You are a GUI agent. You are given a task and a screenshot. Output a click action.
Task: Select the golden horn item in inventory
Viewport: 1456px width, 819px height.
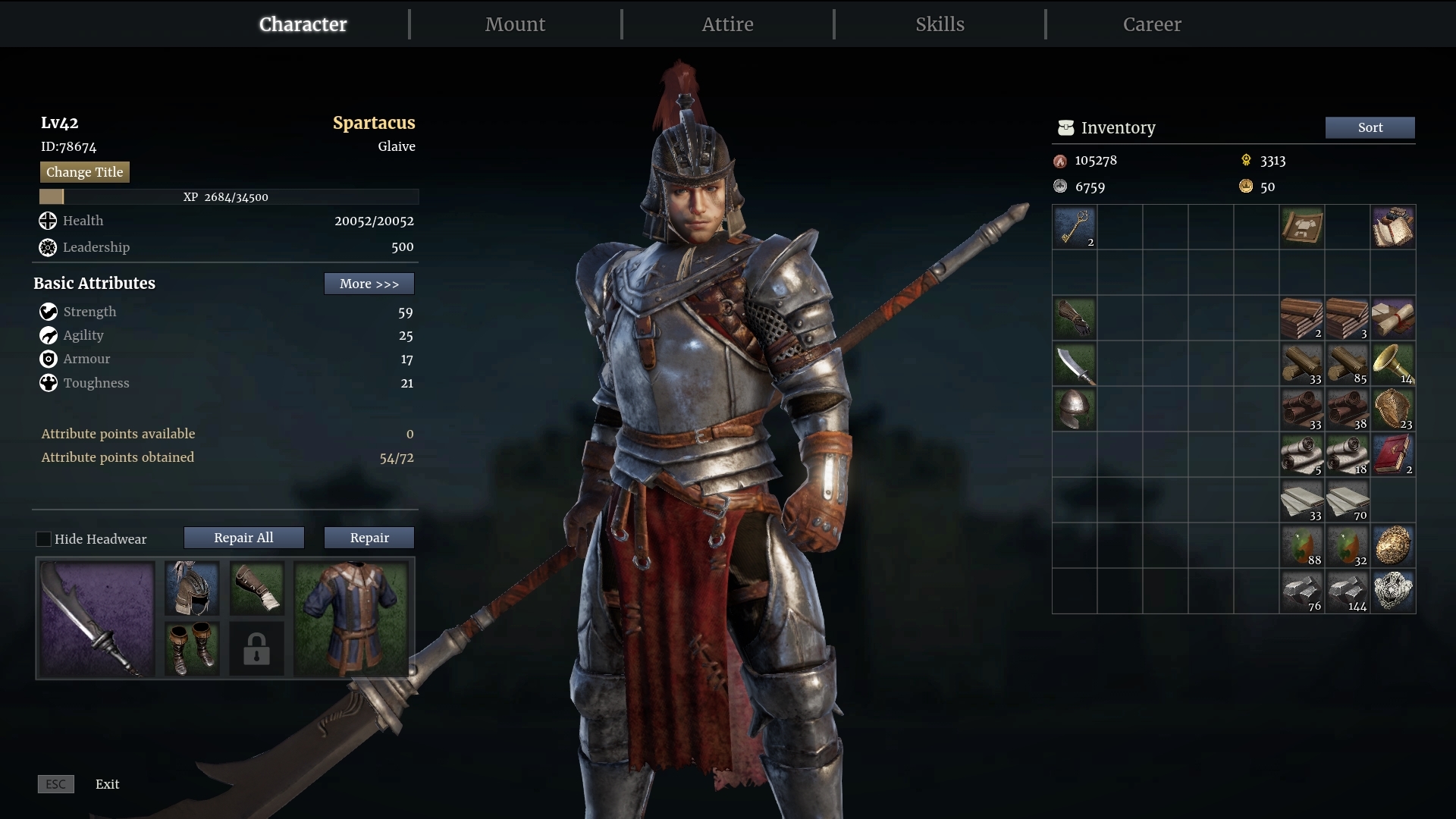[1395, 365]
